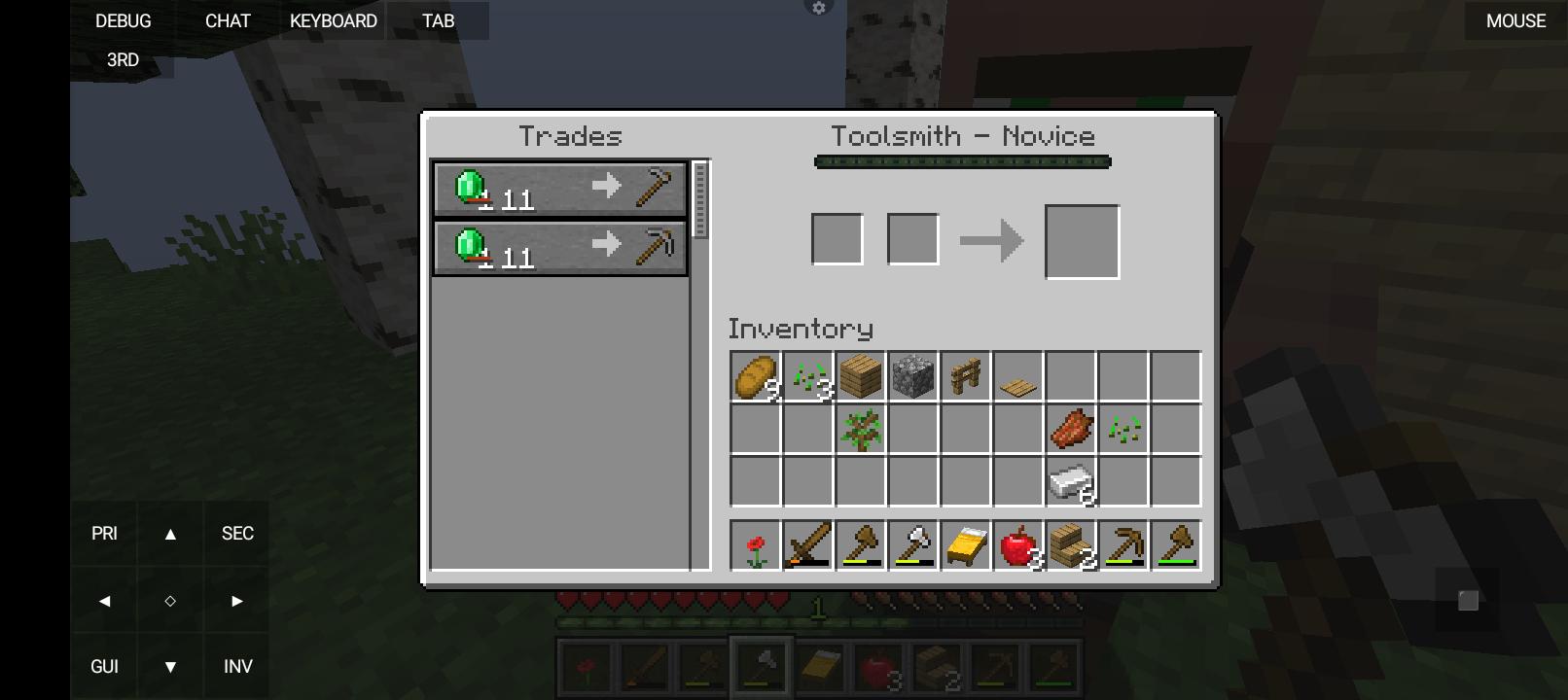Screen dimensions: 1568x700
Task: Open the CHAT window
Action: tap(227, 20)
